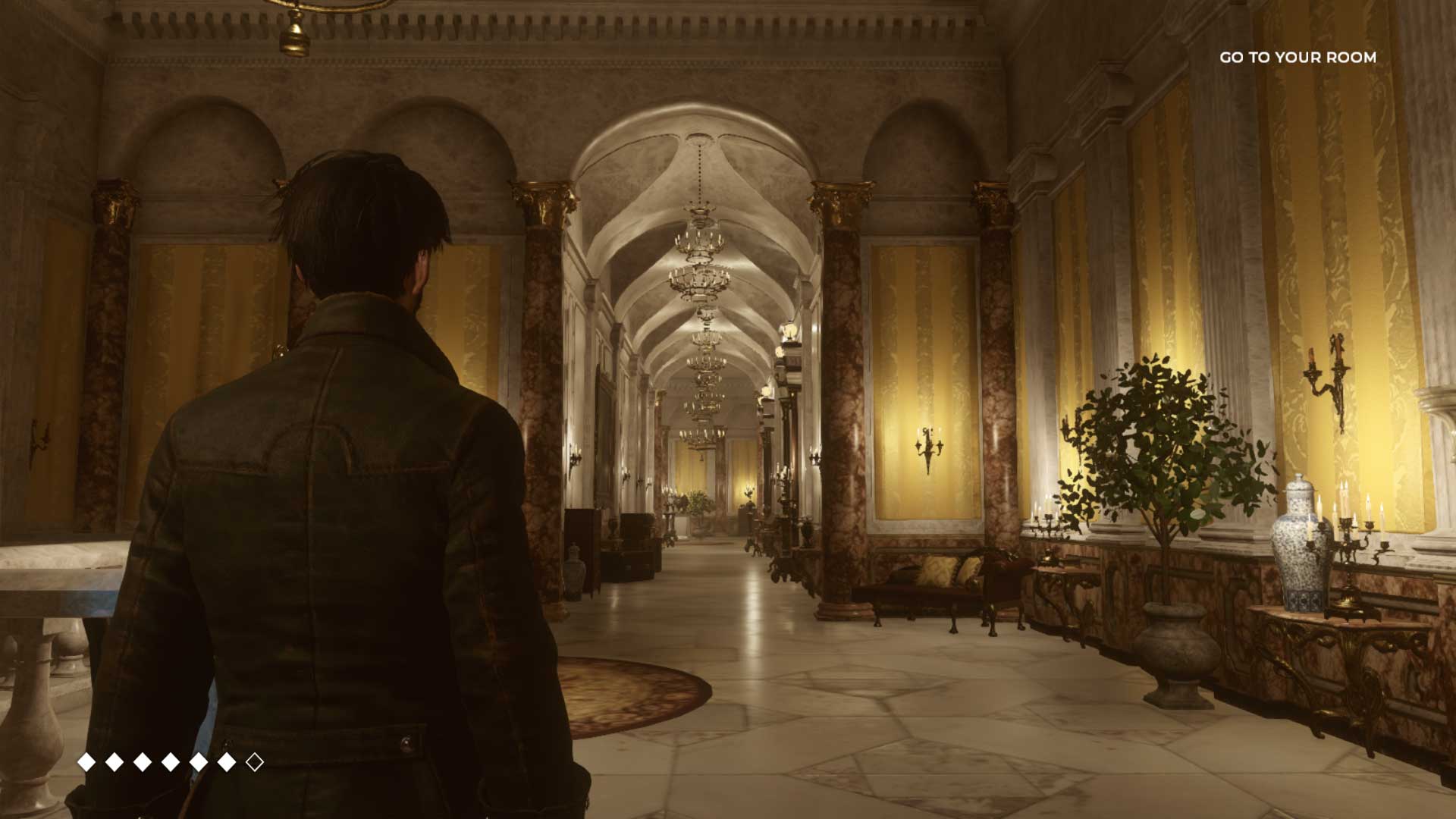Click the sixth filled effort diamond
Viewport: 1456px width, 819px height.
(226, 761)
